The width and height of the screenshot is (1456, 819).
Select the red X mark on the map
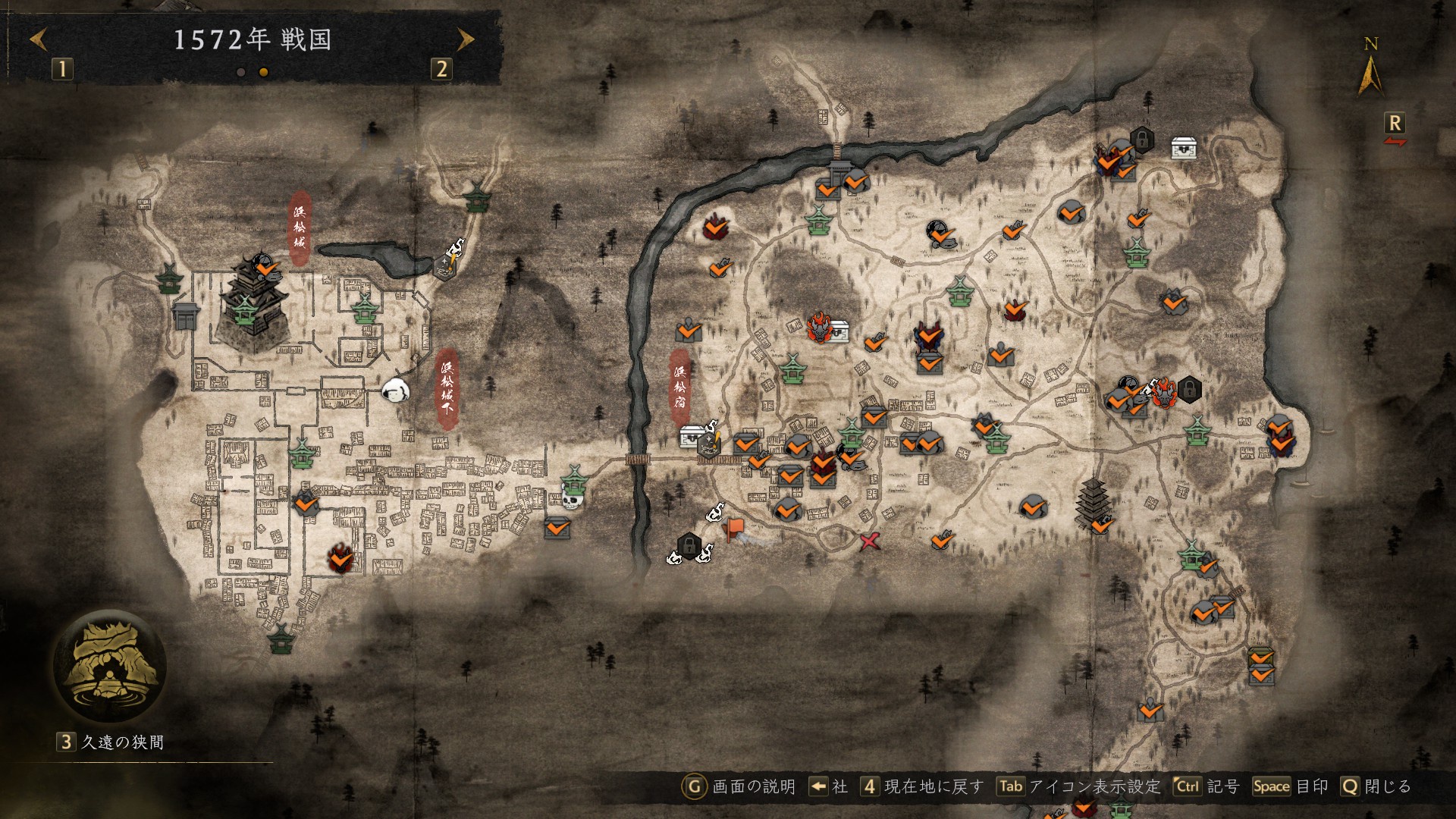point(870,541)
